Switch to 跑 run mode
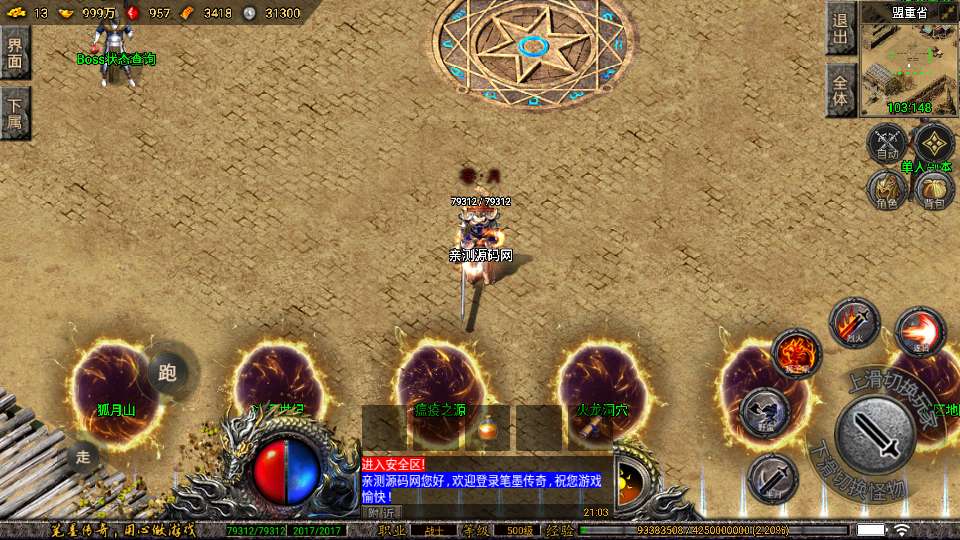 167,374
